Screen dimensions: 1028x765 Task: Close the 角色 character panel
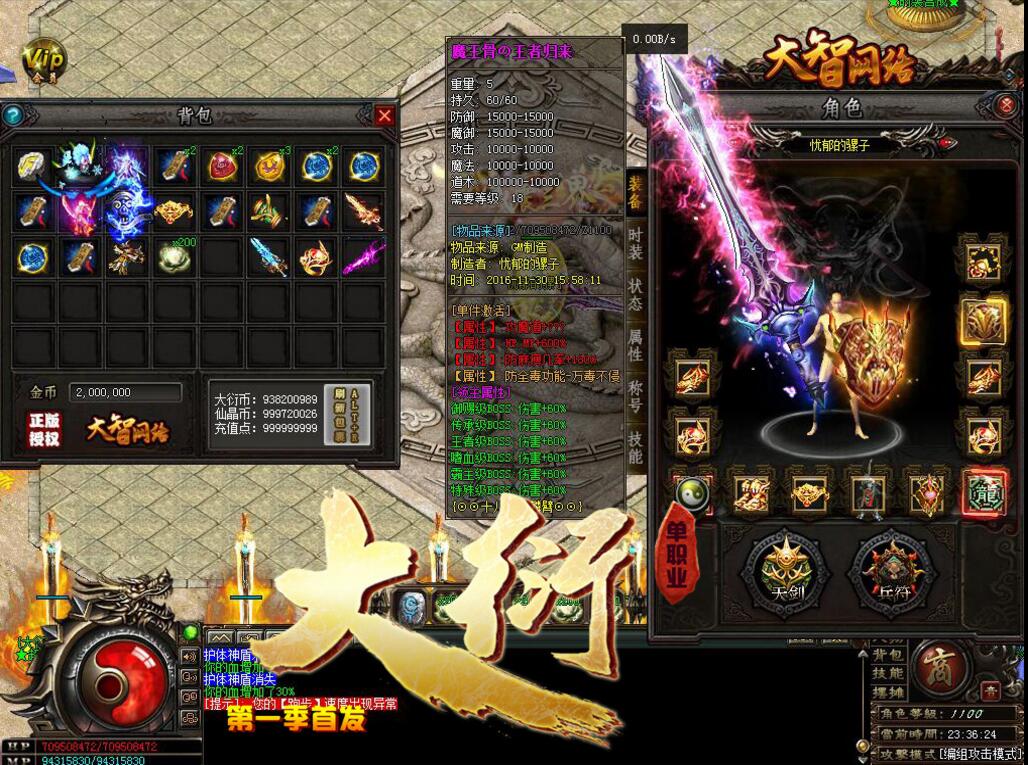[1007, 105]
